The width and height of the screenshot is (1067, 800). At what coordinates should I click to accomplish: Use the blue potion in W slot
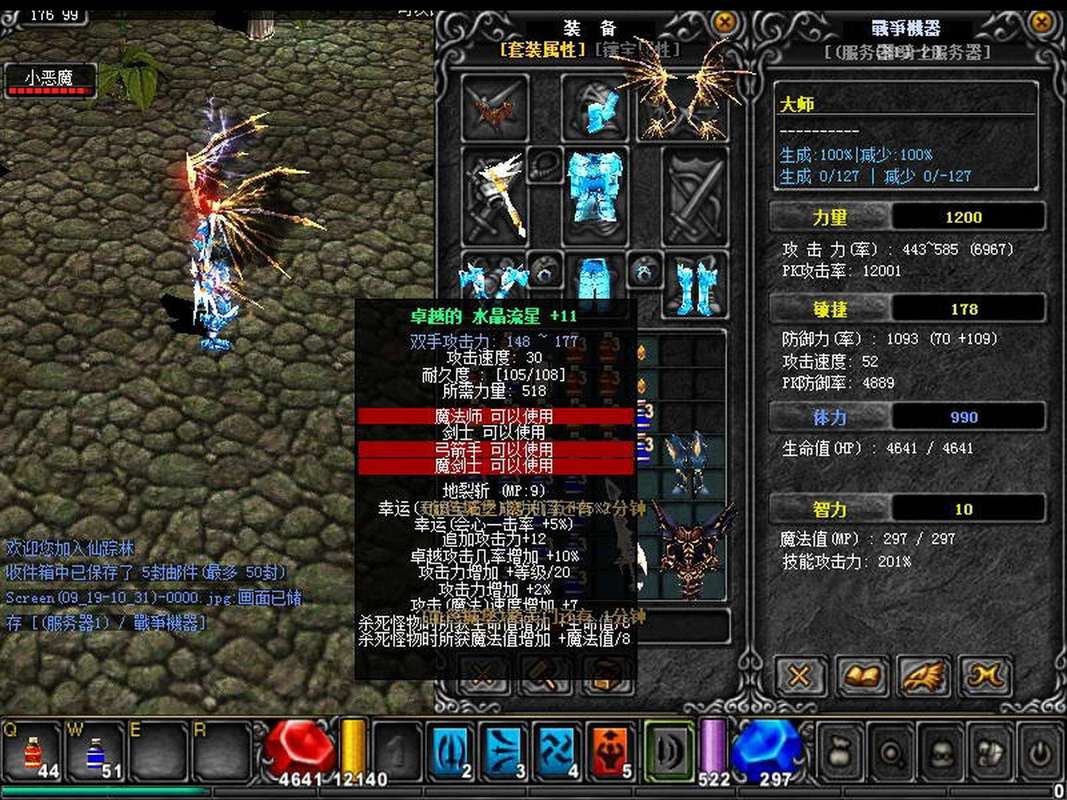click(96, 750)
